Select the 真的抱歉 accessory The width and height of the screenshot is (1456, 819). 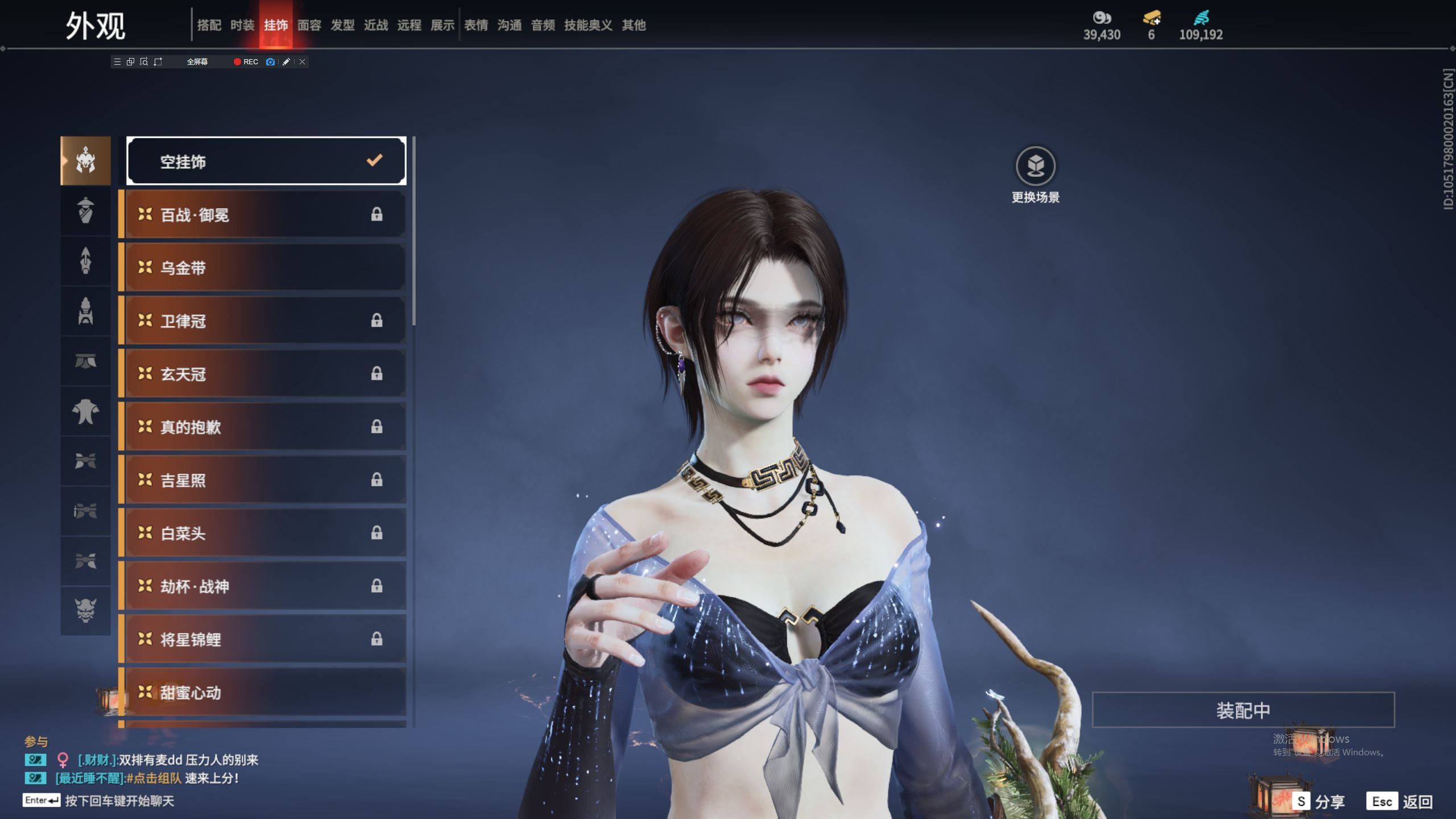coord(265,427)
